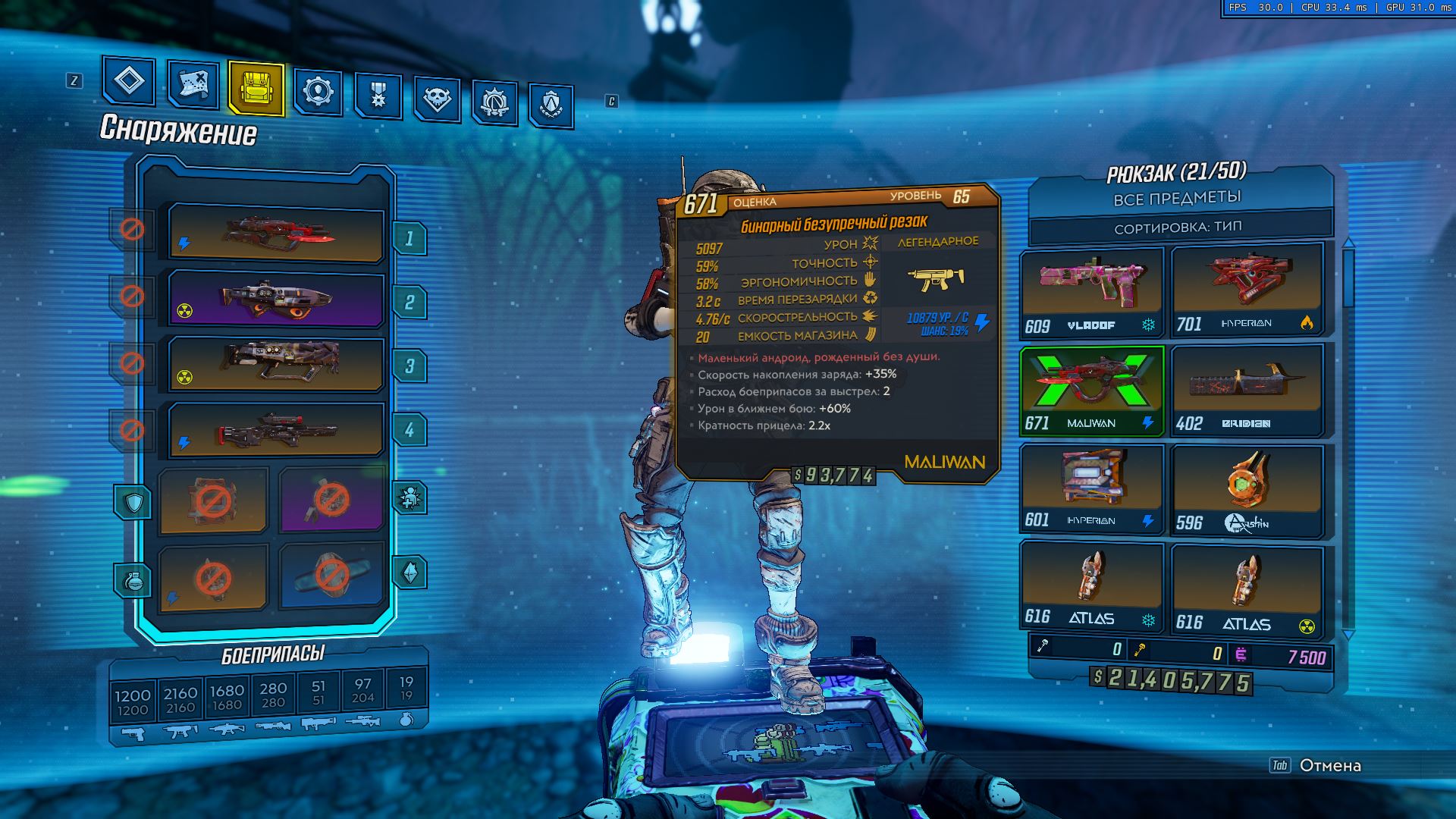Choose equipped weapon slot 3
1456x819 pixels.
[x=276, y=364]
